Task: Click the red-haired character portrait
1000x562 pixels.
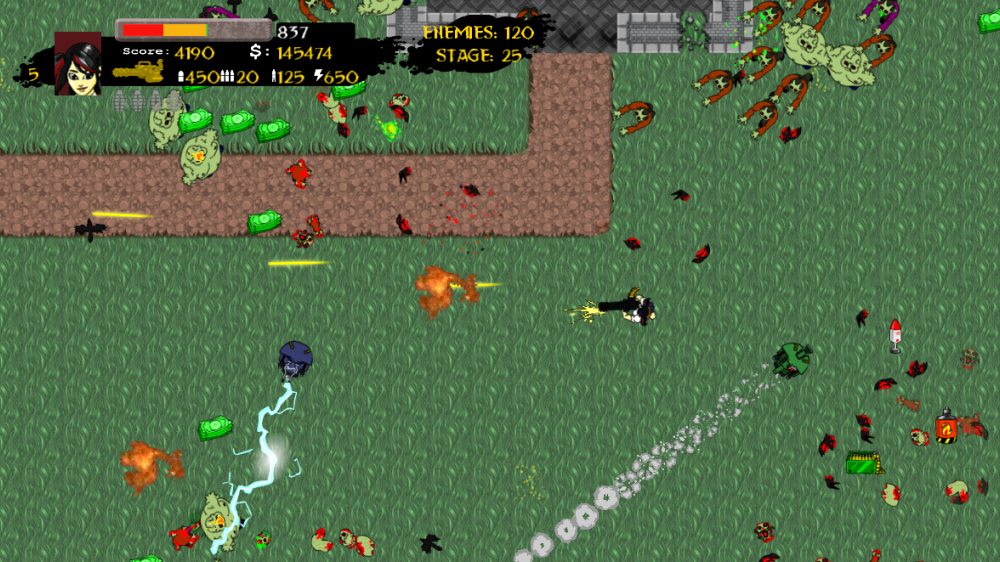Action: [x=78, y=64]
